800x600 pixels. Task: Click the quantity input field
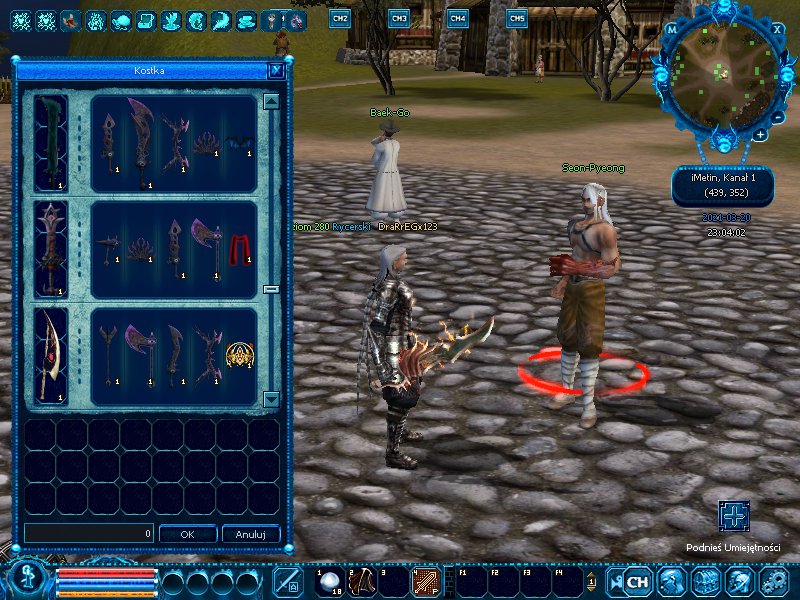click(x=89, y=534)
